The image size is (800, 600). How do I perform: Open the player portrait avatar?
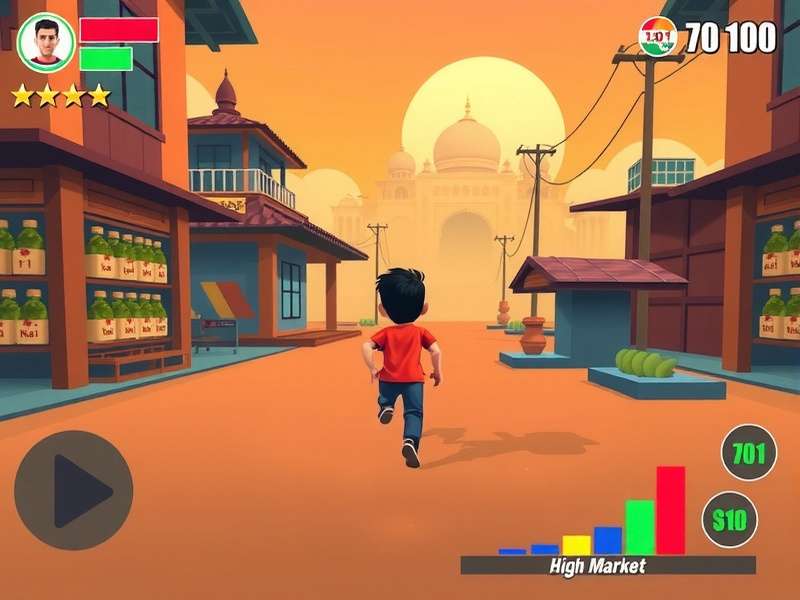[45, 43]
